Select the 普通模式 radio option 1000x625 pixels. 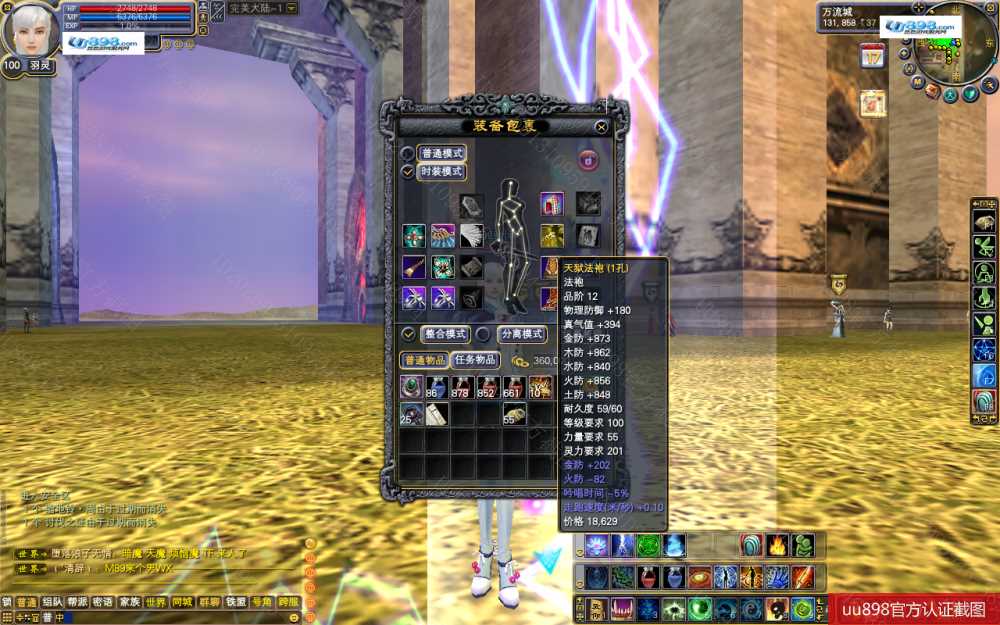tap(408, 154)
